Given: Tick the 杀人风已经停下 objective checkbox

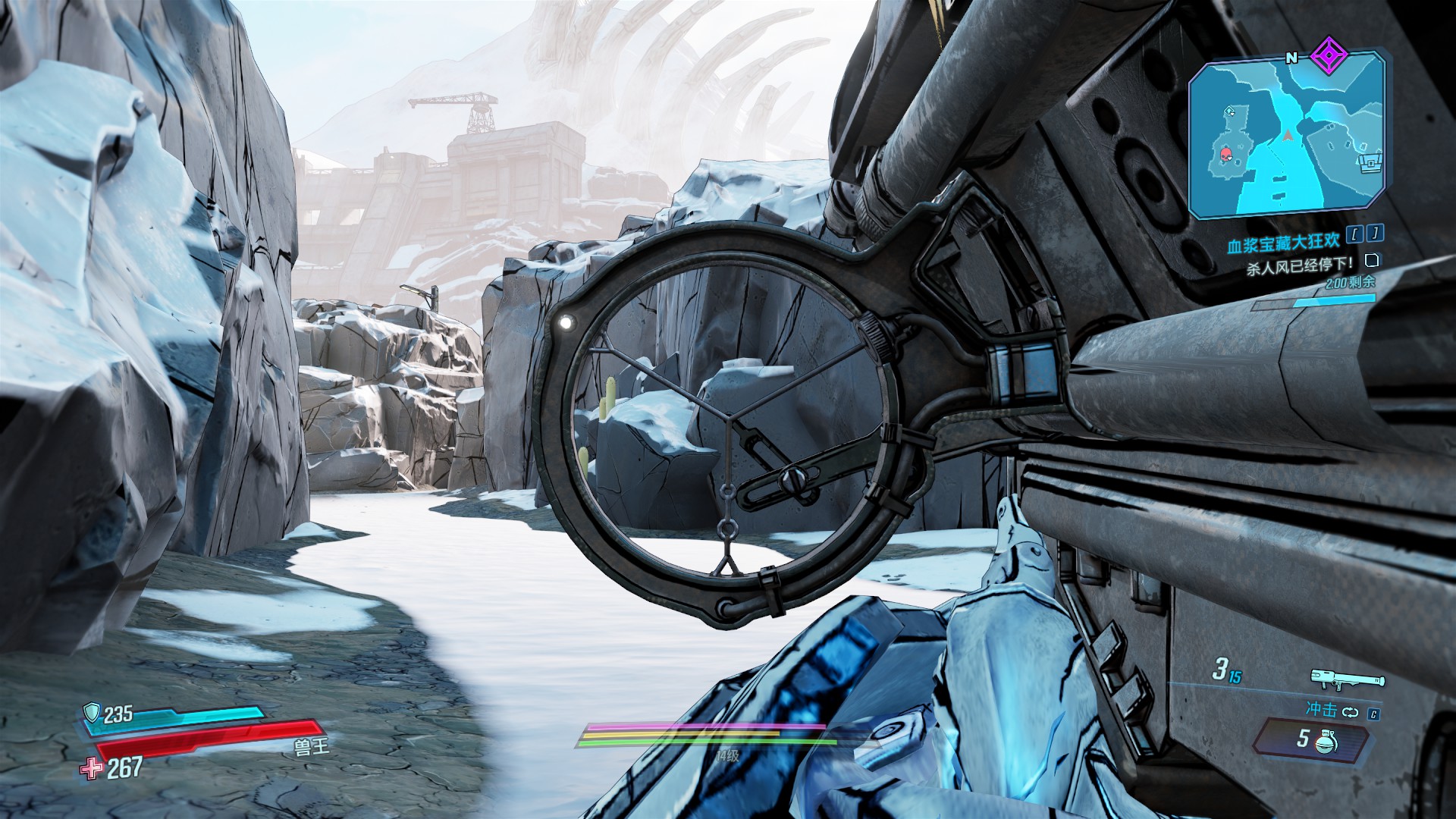Looking at the screenshot, I should [x=1371, y=261].
